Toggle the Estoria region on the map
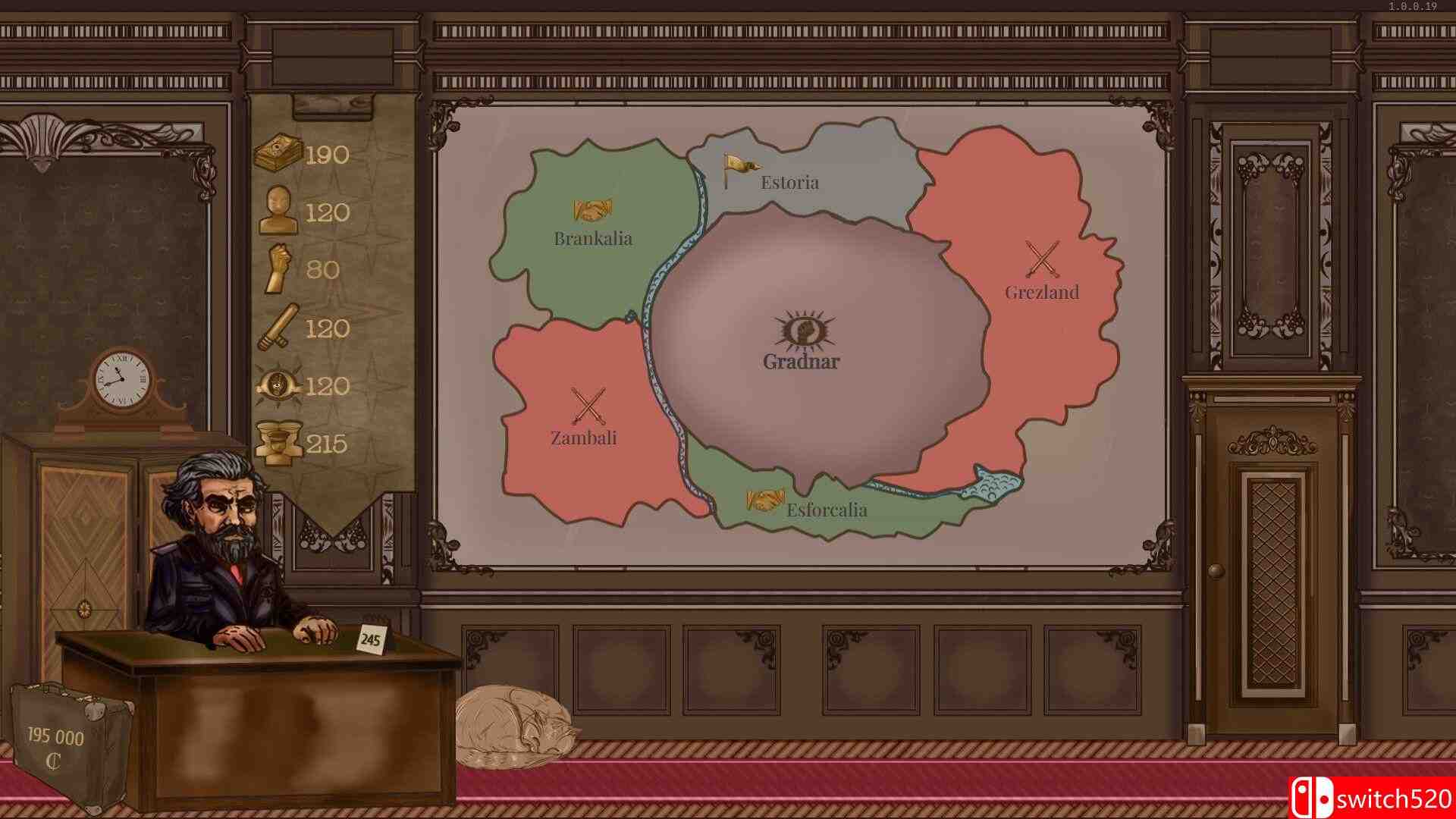1456x819 pixels. click(790, 183)
